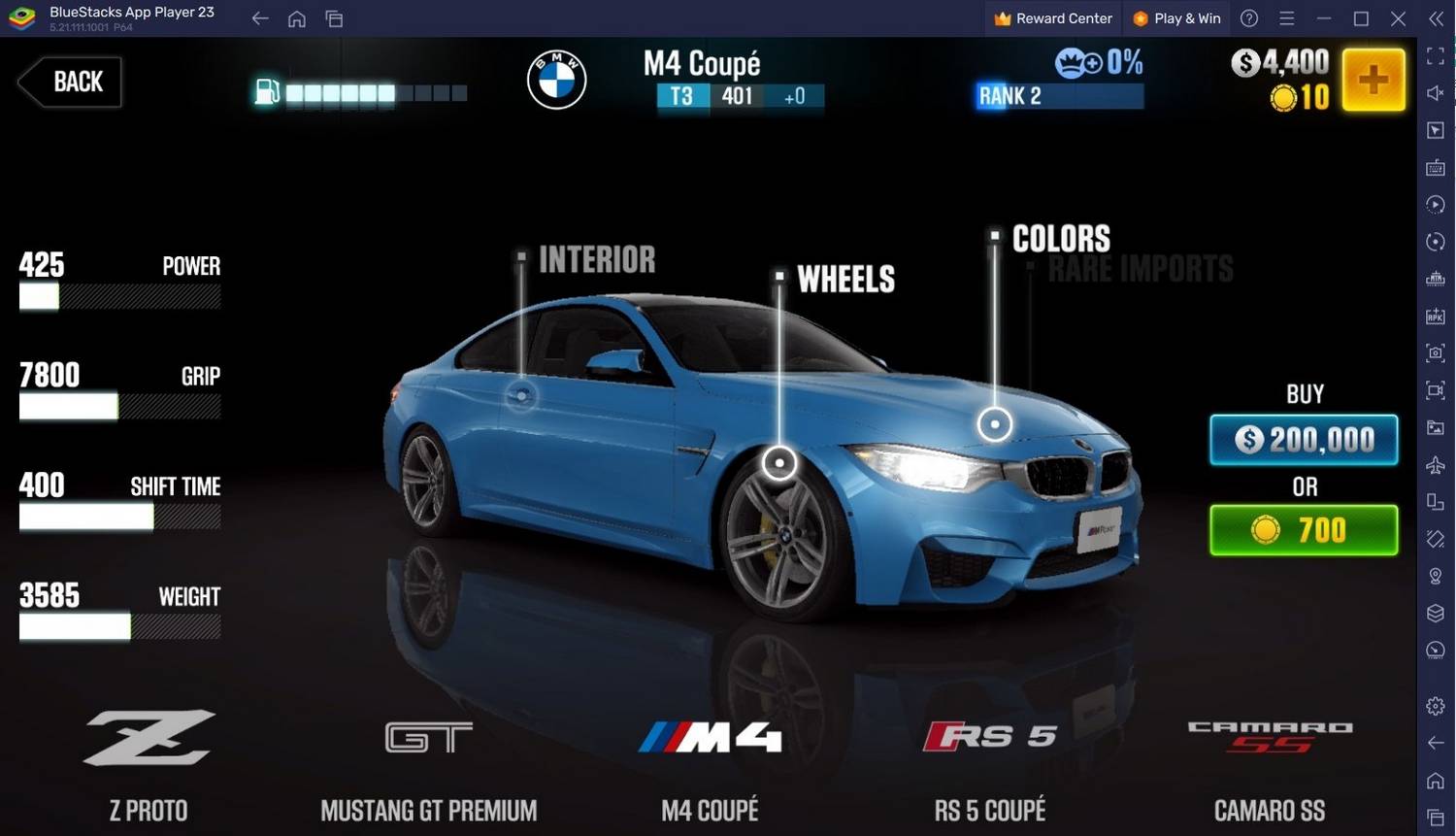Open the BlueStacks Reward Center
Image resolution: width=1456 pixels, height=836 pixels.
(x=1053, y=18)
